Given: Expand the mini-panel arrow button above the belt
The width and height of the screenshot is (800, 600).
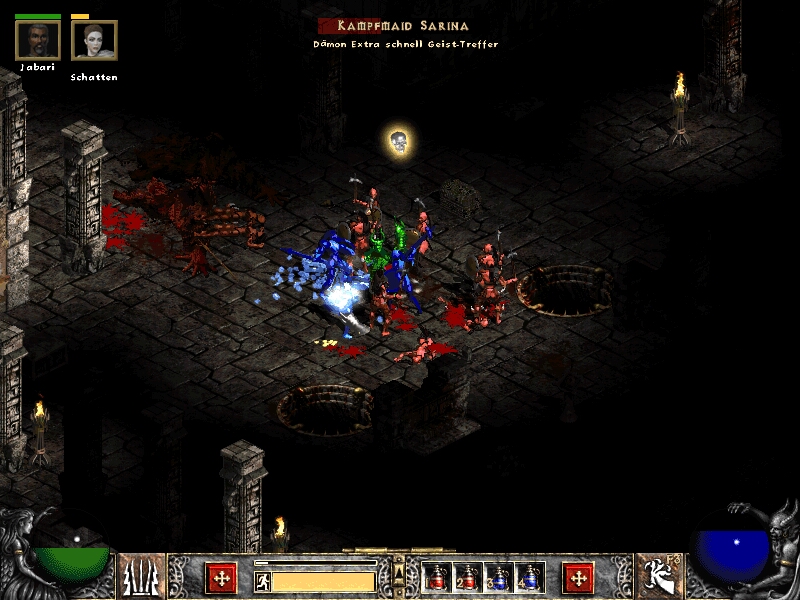Looking at the screenshot, I should (399, 571).
